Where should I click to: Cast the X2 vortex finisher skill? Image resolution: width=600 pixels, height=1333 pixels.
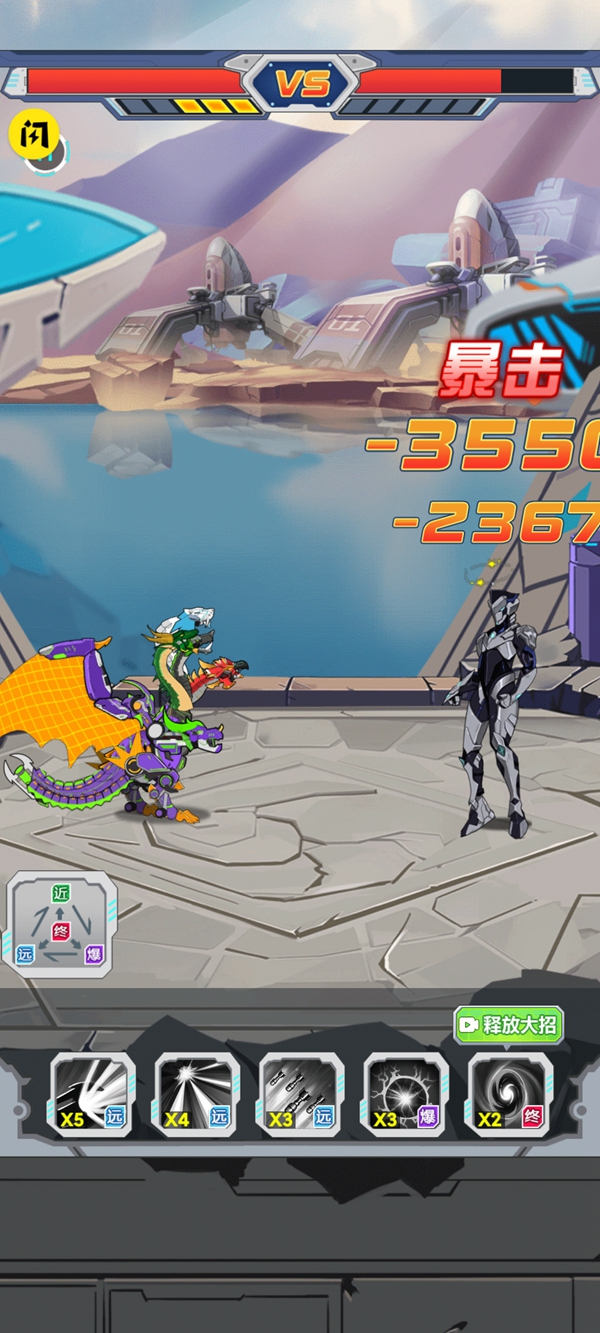[510, 1094]
